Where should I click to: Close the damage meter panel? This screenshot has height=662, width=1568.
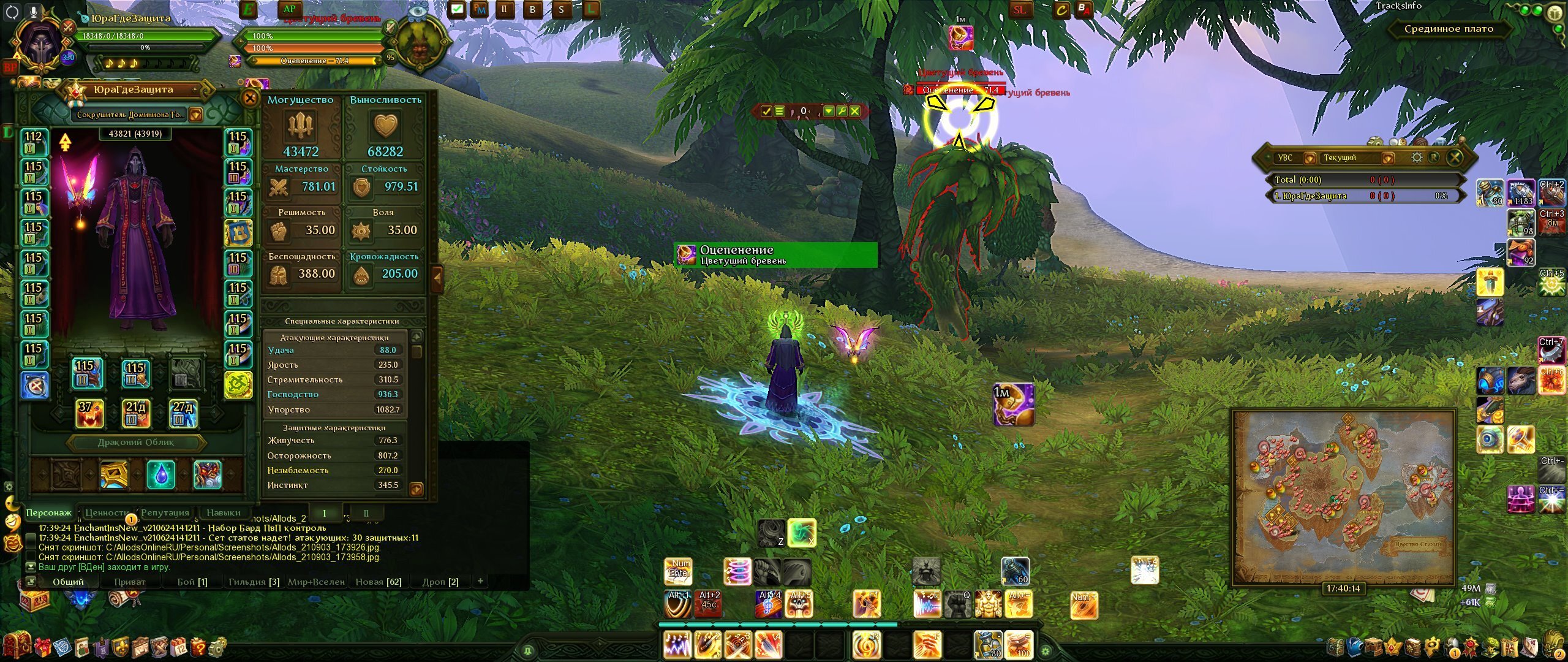pyautogui.click(x=1455, y=158)
